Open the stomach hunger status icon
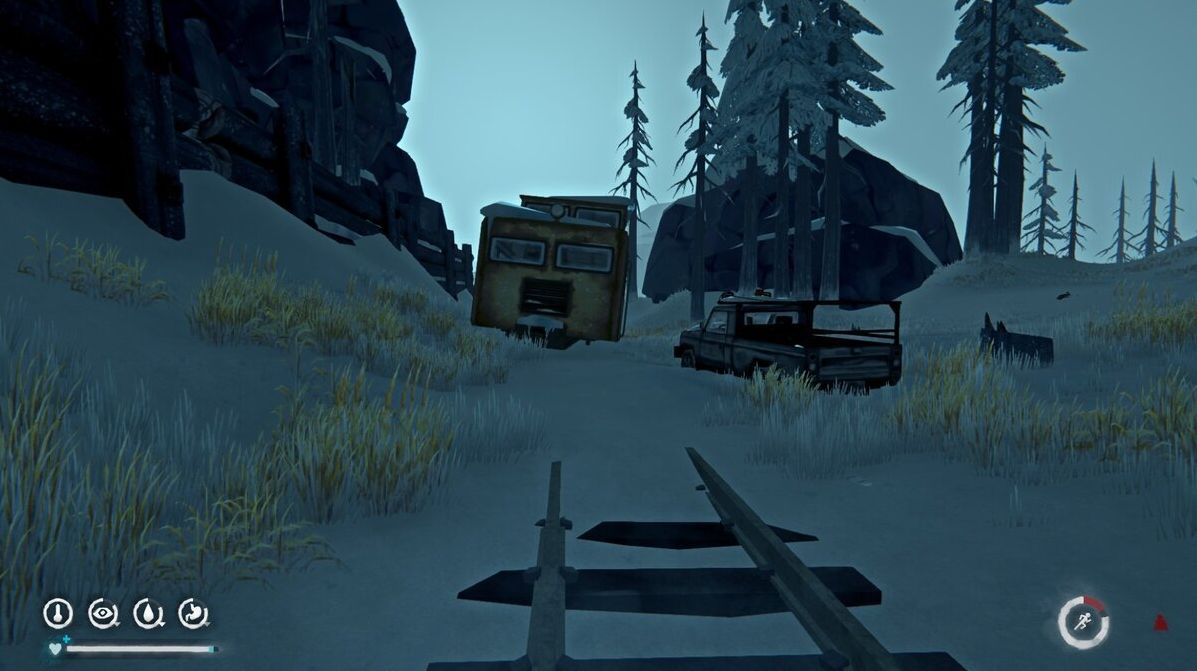 (193, 613)
